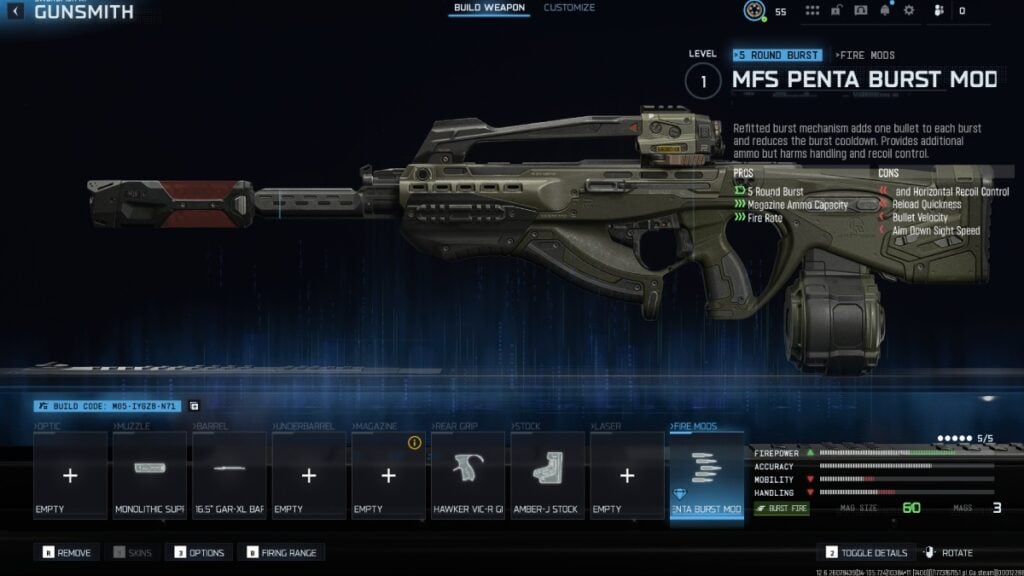This screenshot has height=576, width=1024.
Task: Open the empty Optic attachment slot
Action: [70, 475]
